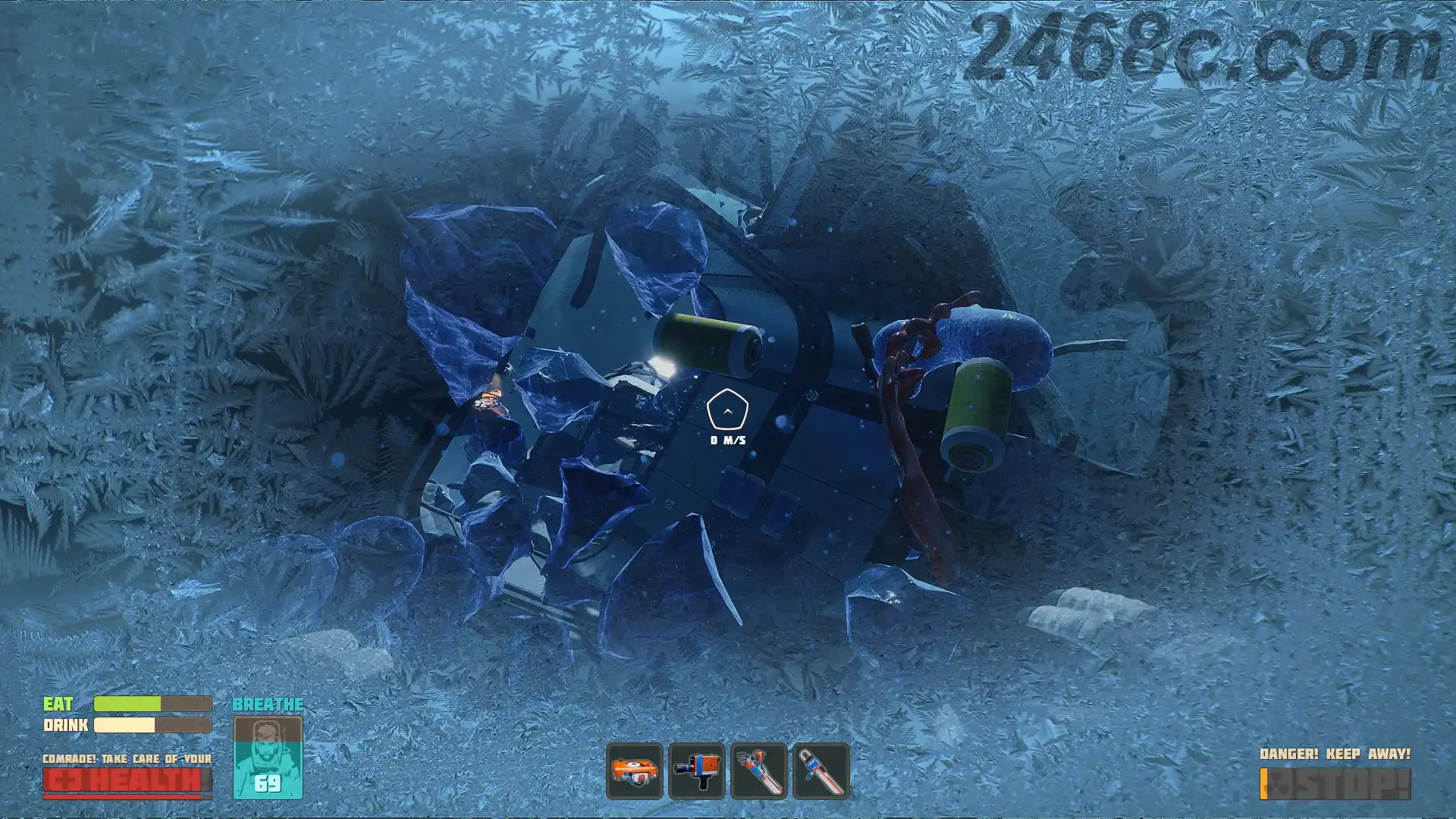This screenshot has height=819, width=1456.
Task: Select the loop-handled tool hotbar slot
Action: click(821, 771)
